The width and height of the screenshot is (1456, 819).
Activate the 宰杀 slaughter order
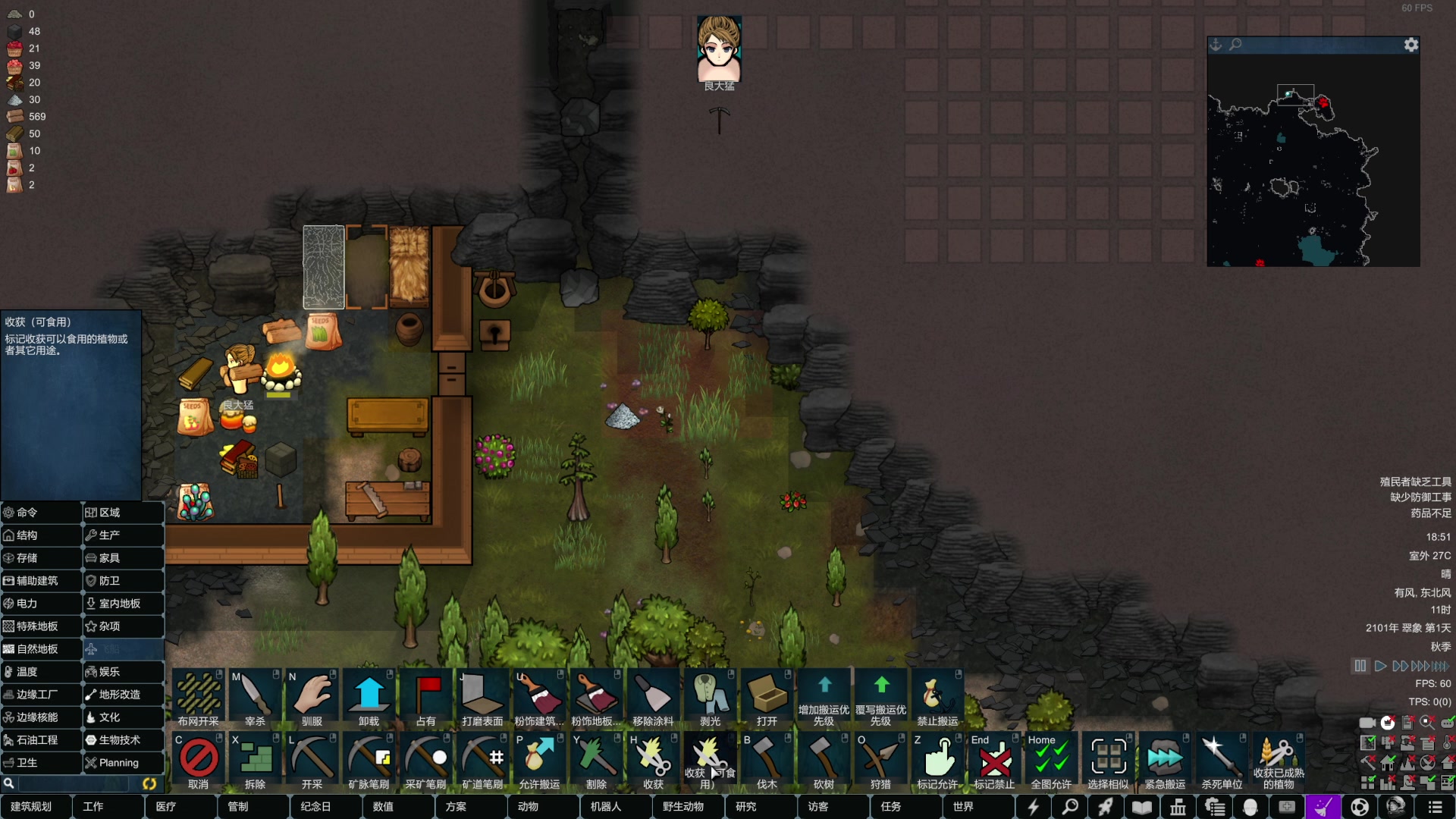click(x=255, y=698)
